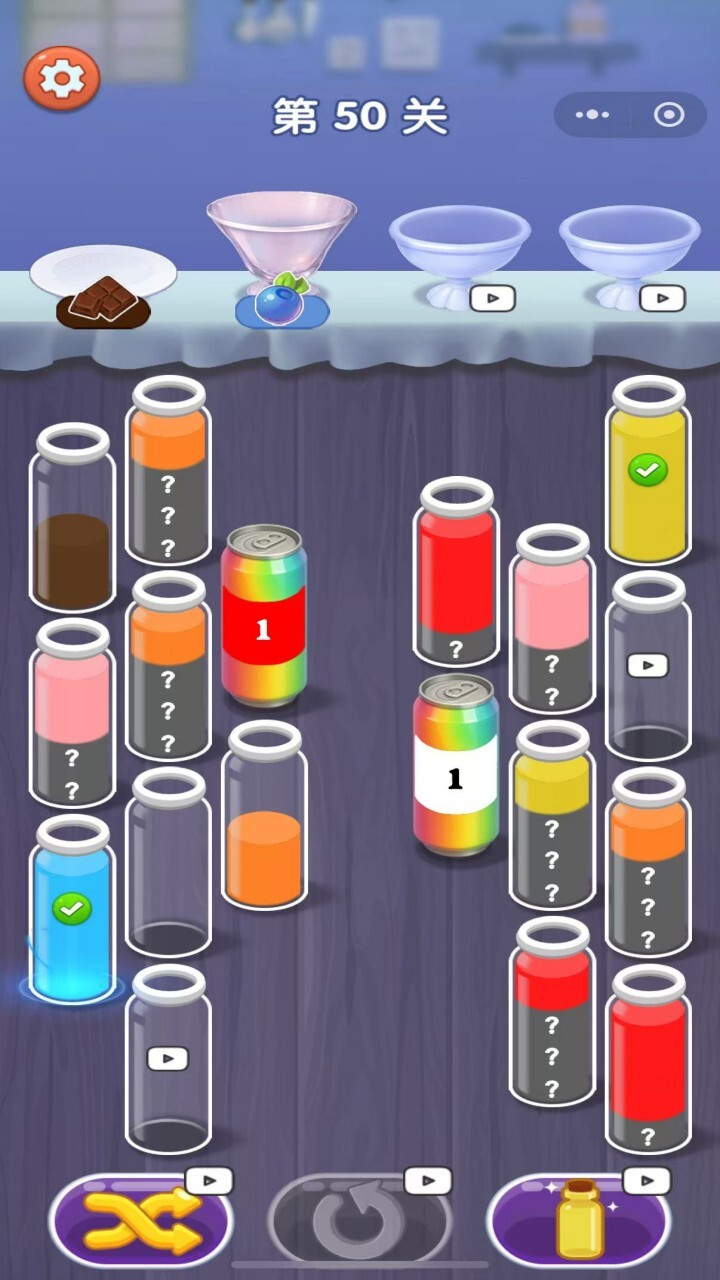
Task: Close the mini-program with the circle button
Action: click(x=668, y=115)
